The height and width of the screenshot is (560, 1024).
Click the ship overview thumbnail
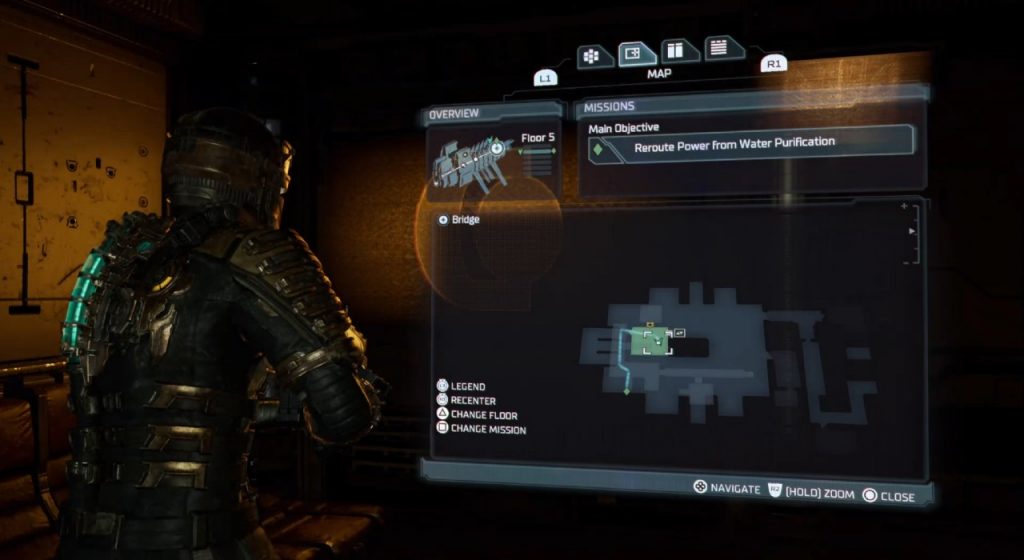[470, 161]
